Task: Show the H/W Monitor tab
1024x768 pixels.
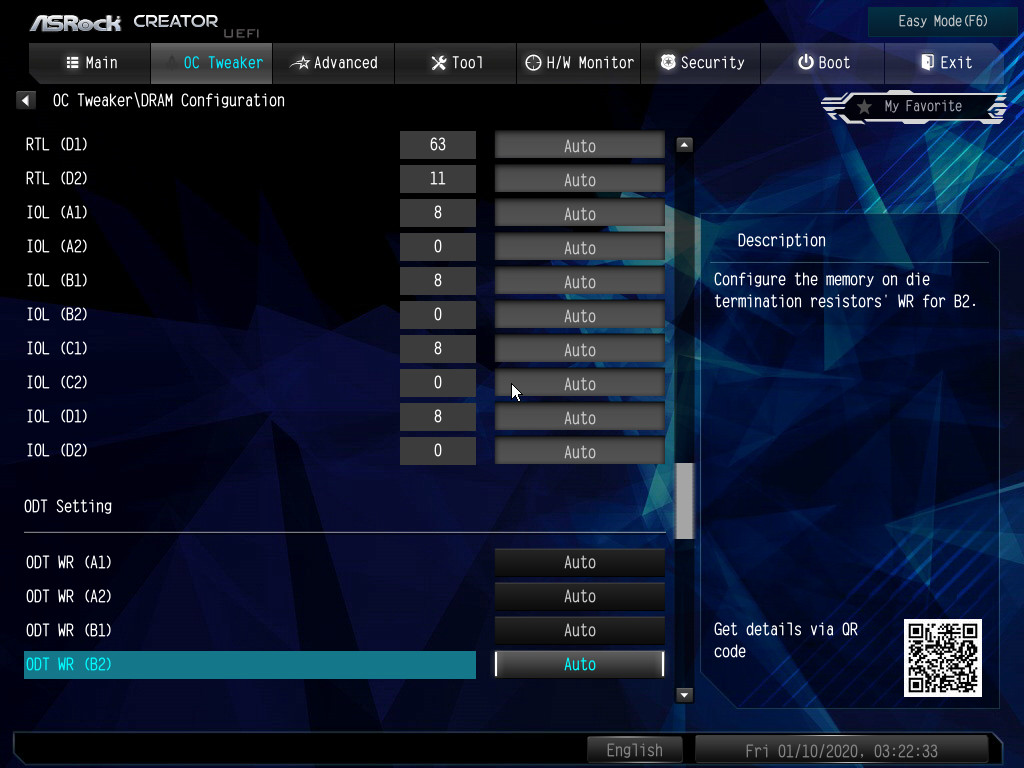Action: [579, 63]
